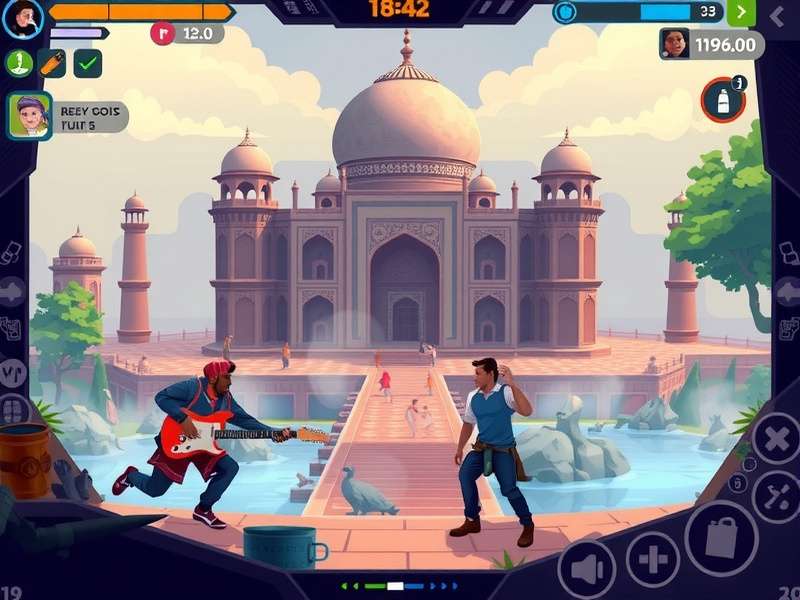Screen dimensions: 800x600
Task: Open the player portrait in the top-left corner
Action: (x=23, y=18)
